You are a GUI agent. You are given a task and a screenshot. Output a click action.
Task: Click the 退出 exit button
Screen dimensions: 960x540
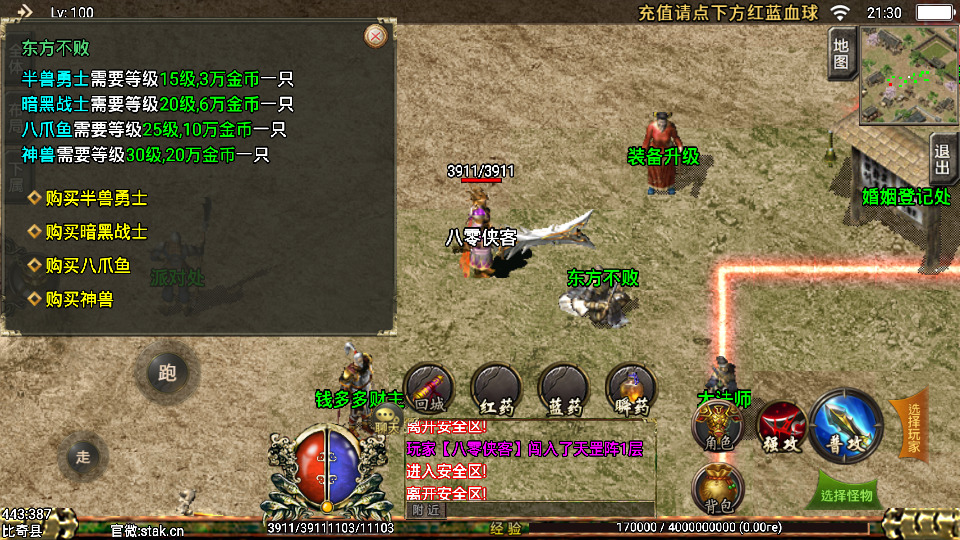942,160
